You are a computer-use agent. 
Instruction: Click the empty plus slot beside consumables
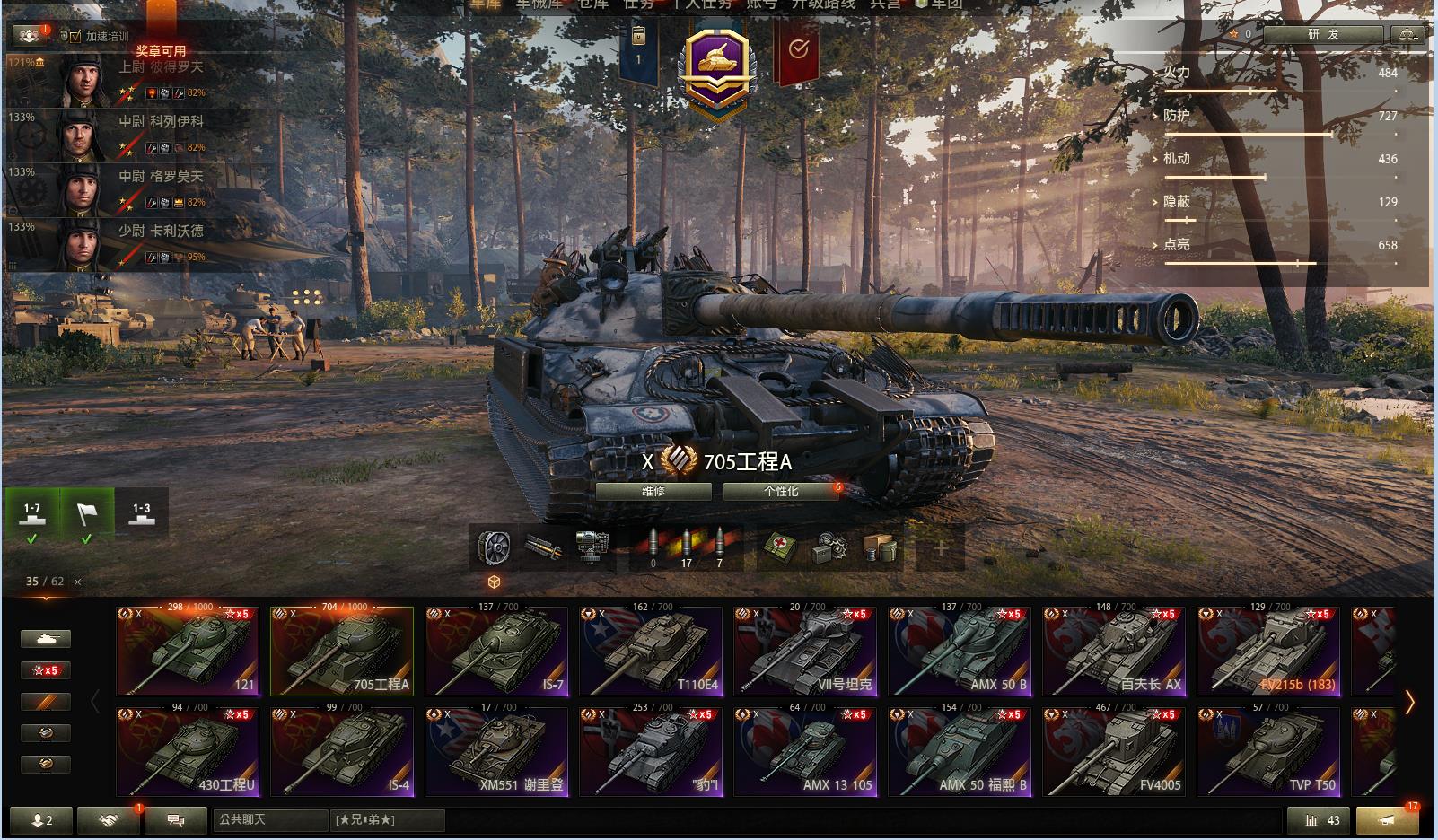pos(941,547)
